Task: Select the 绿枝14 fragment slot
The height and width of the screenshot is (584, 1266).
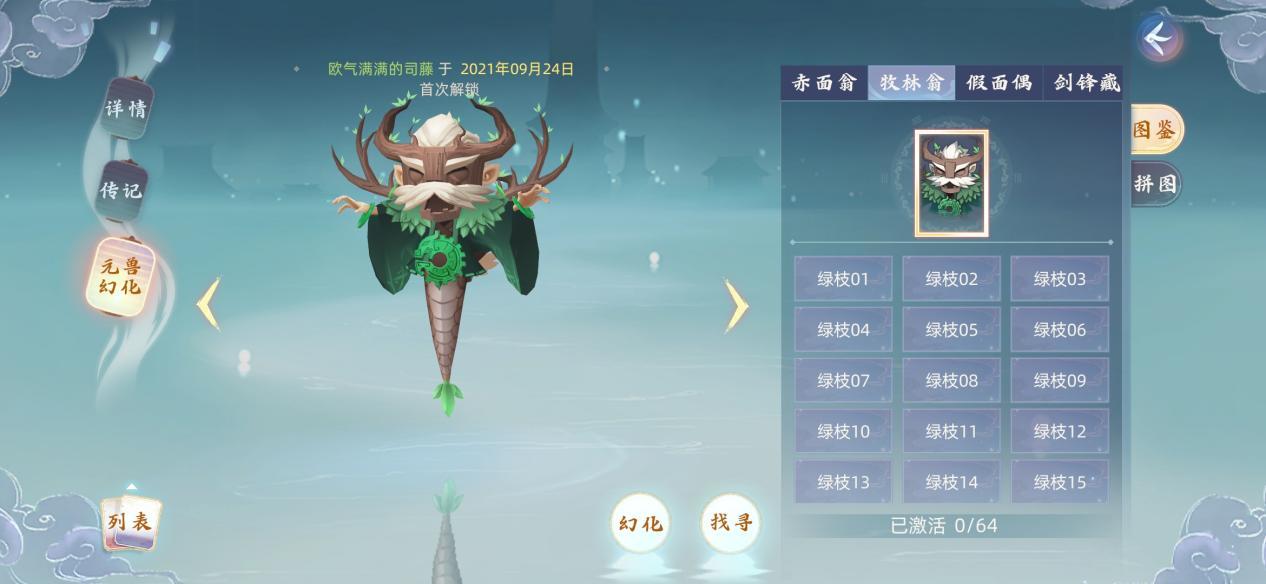Action: click(x=951, y=483)
